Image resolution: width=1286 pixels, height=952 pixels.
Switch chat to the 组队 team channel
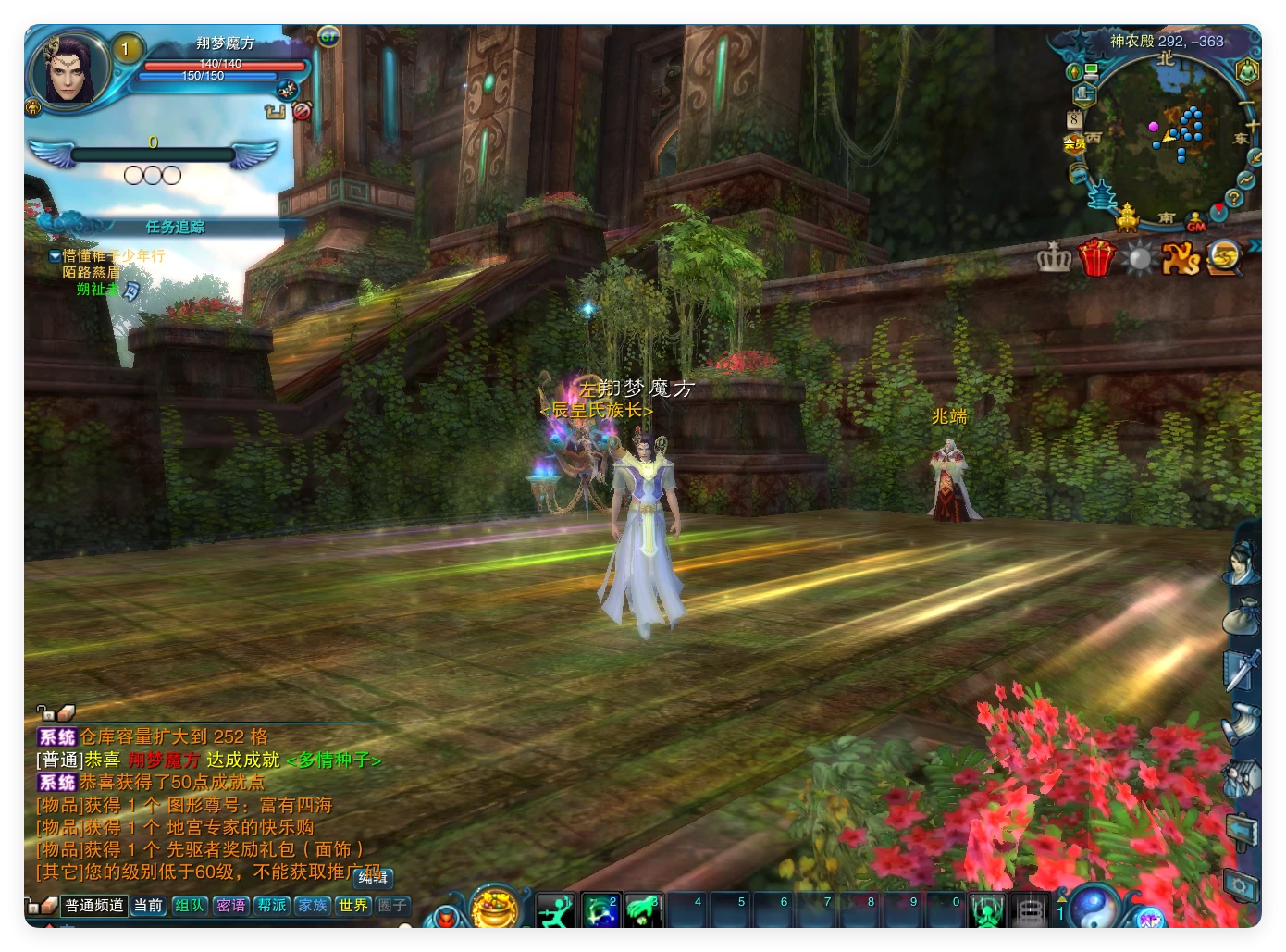tap(190, 906)
